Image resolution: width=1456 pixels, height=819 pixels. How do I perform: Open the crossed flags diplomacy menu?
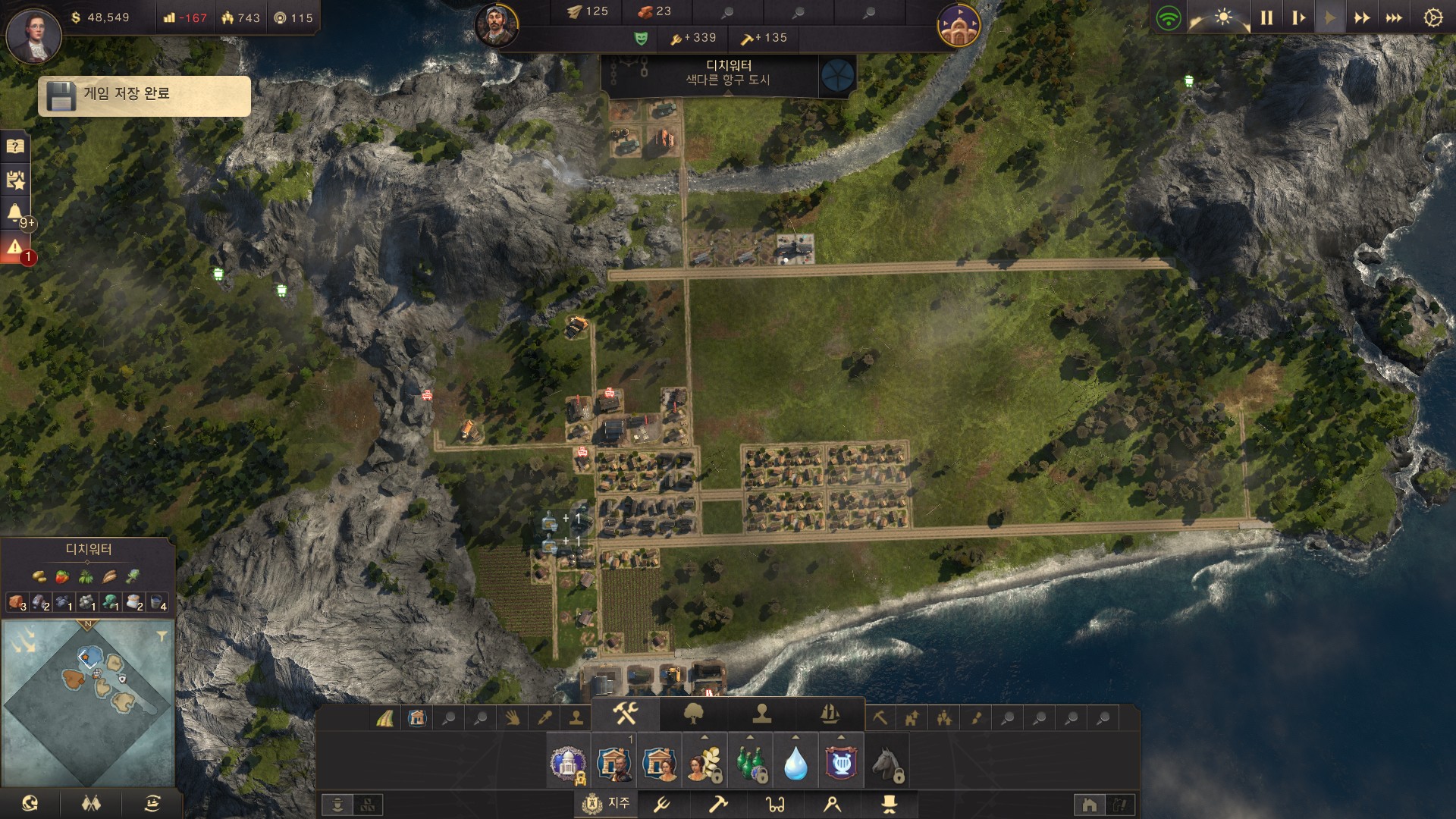[91, 803]
